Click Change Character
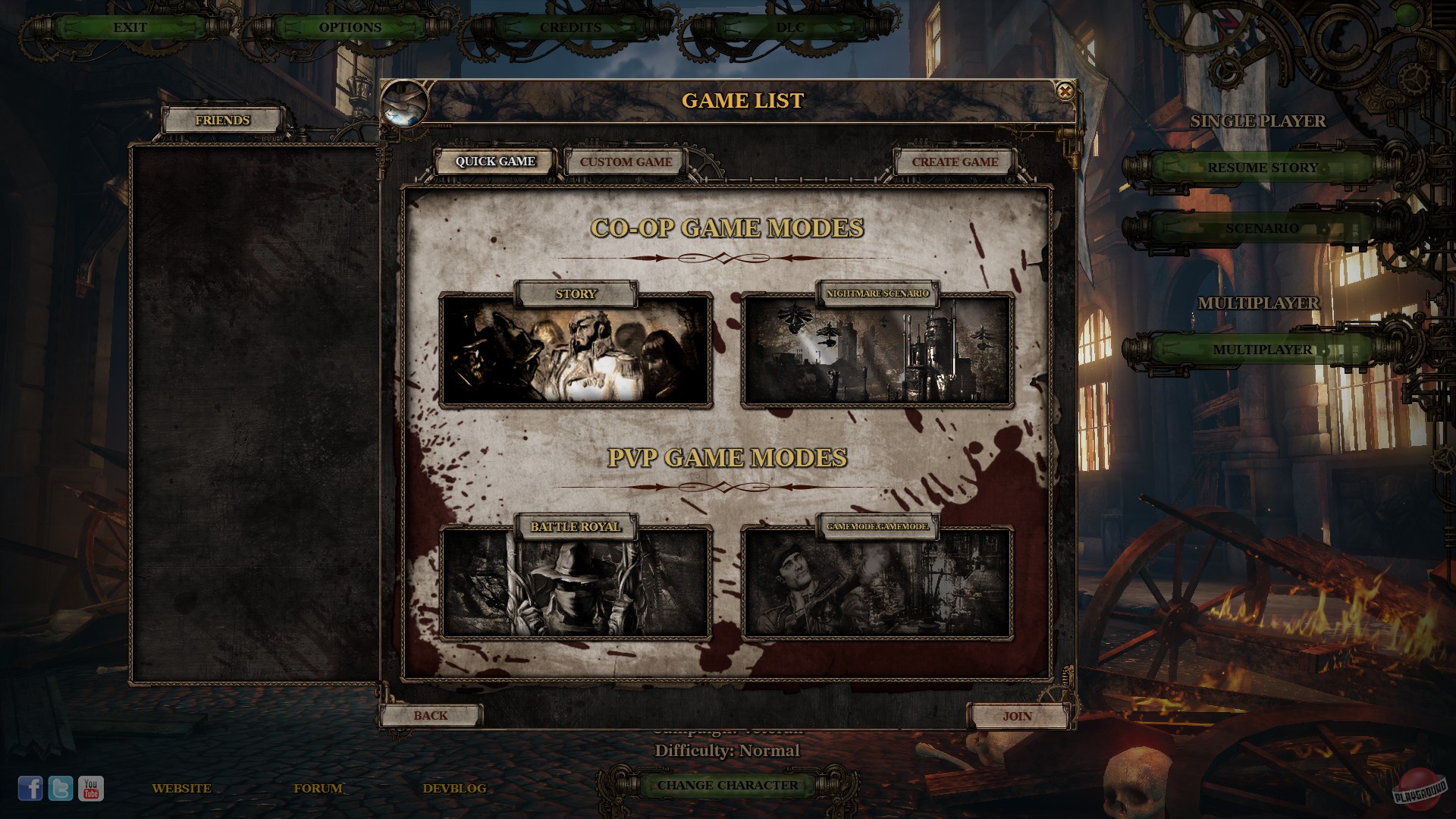 click(x=726, y=786)
